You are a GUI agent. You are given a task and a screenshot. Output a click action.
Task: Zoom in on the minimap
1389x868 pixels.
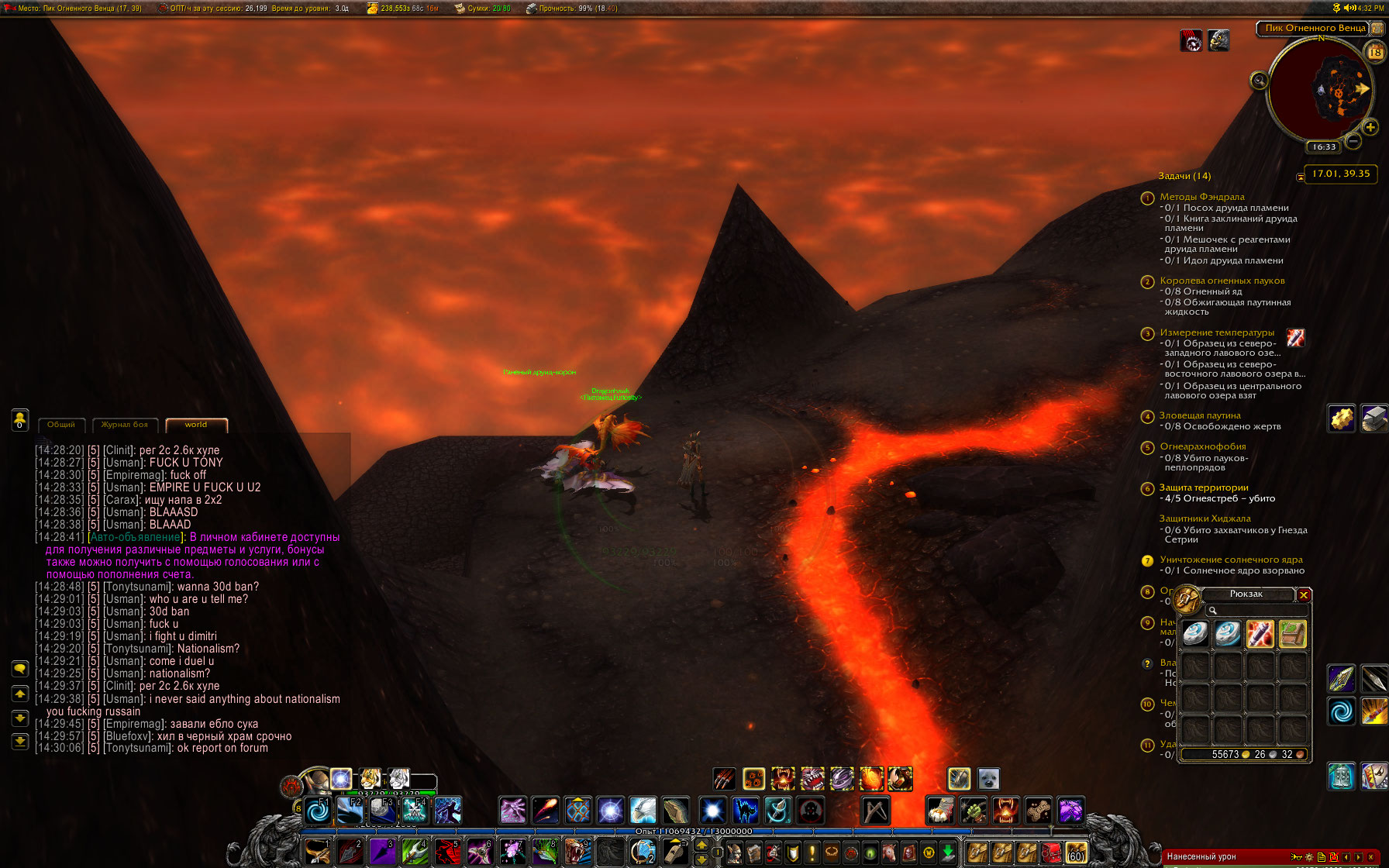click(1370, 127)
